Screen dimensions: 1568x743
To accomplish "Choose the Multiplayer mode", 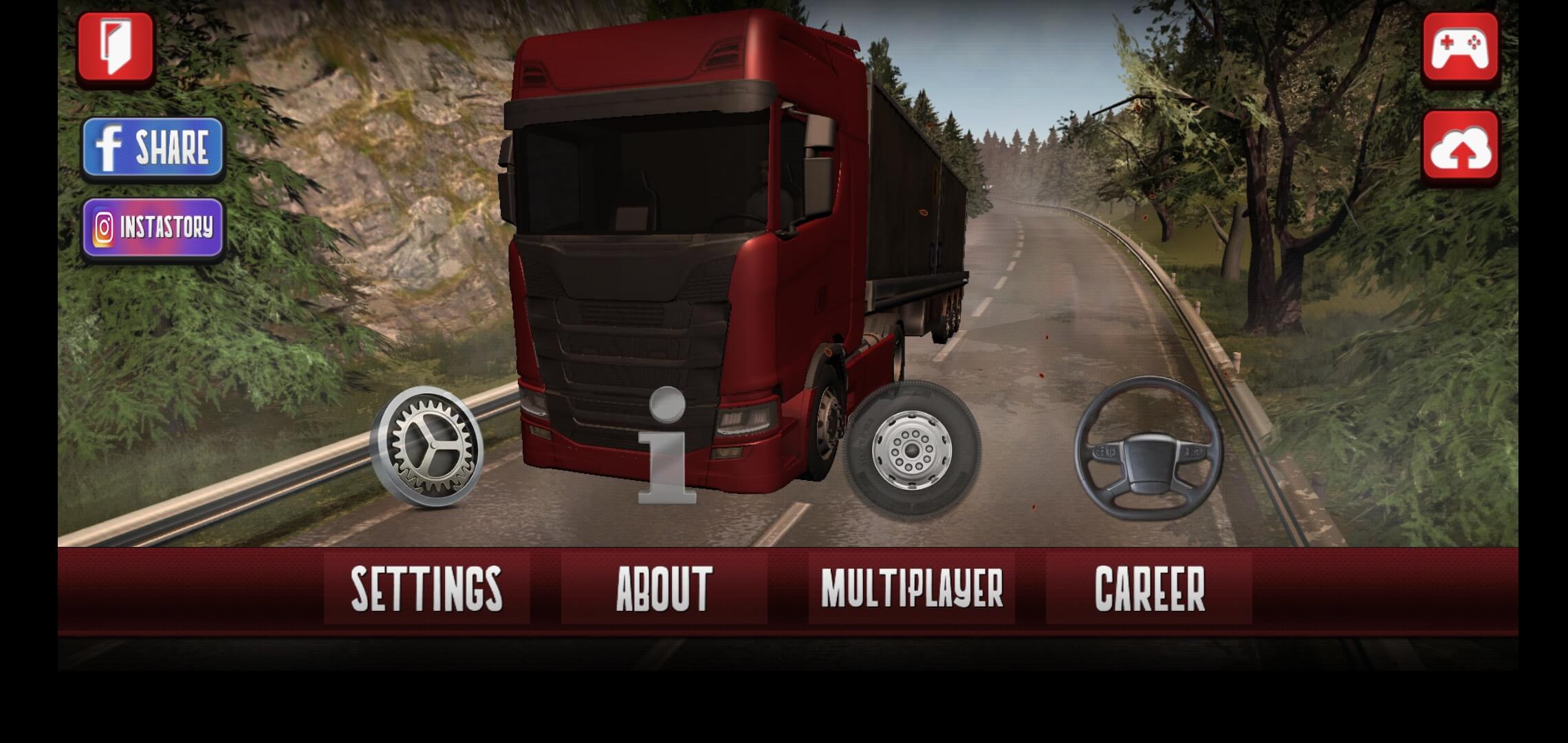I will [912, 589].
